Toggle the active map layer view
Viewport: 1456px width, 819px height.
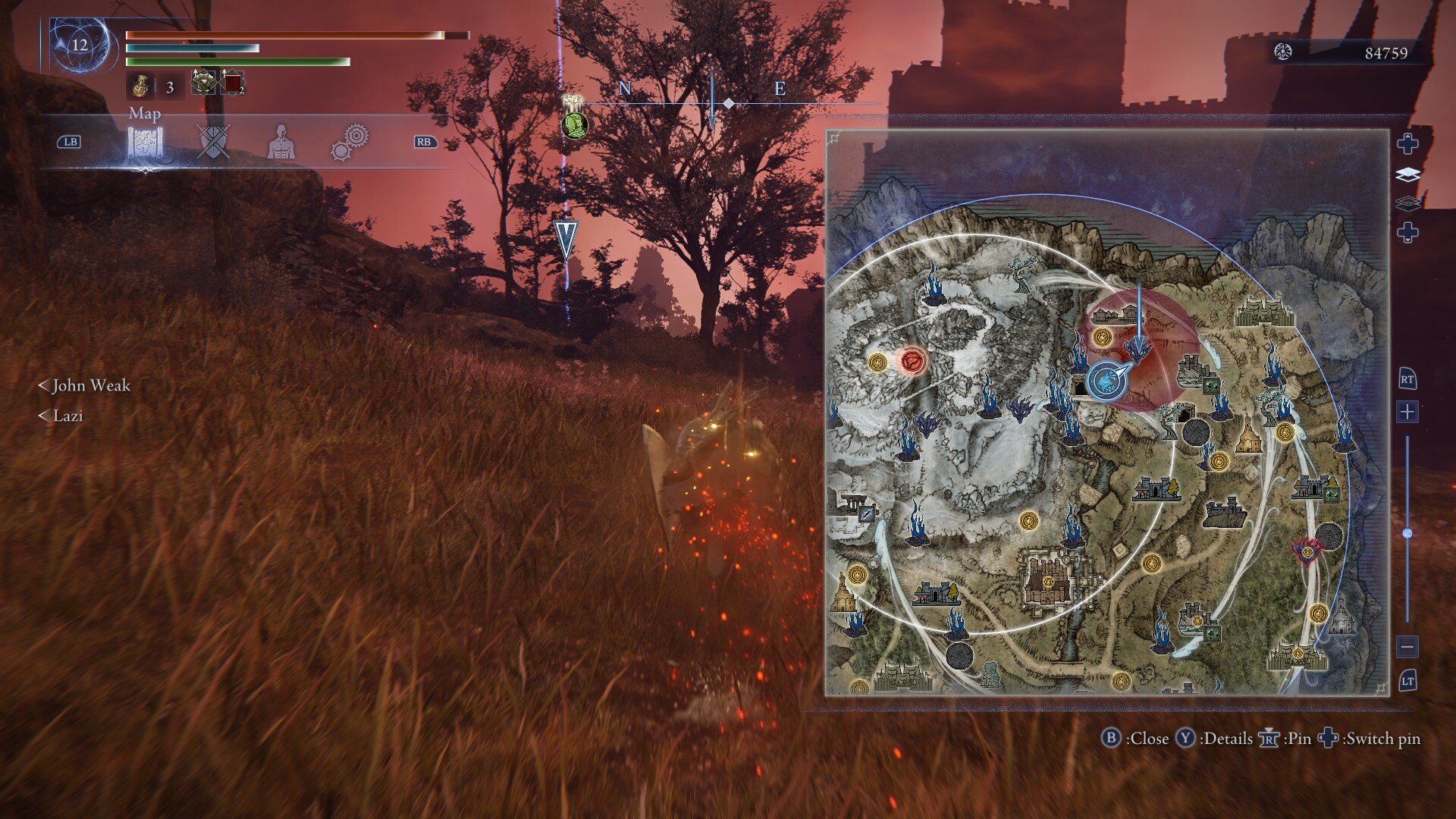[x=1407, y=174]
